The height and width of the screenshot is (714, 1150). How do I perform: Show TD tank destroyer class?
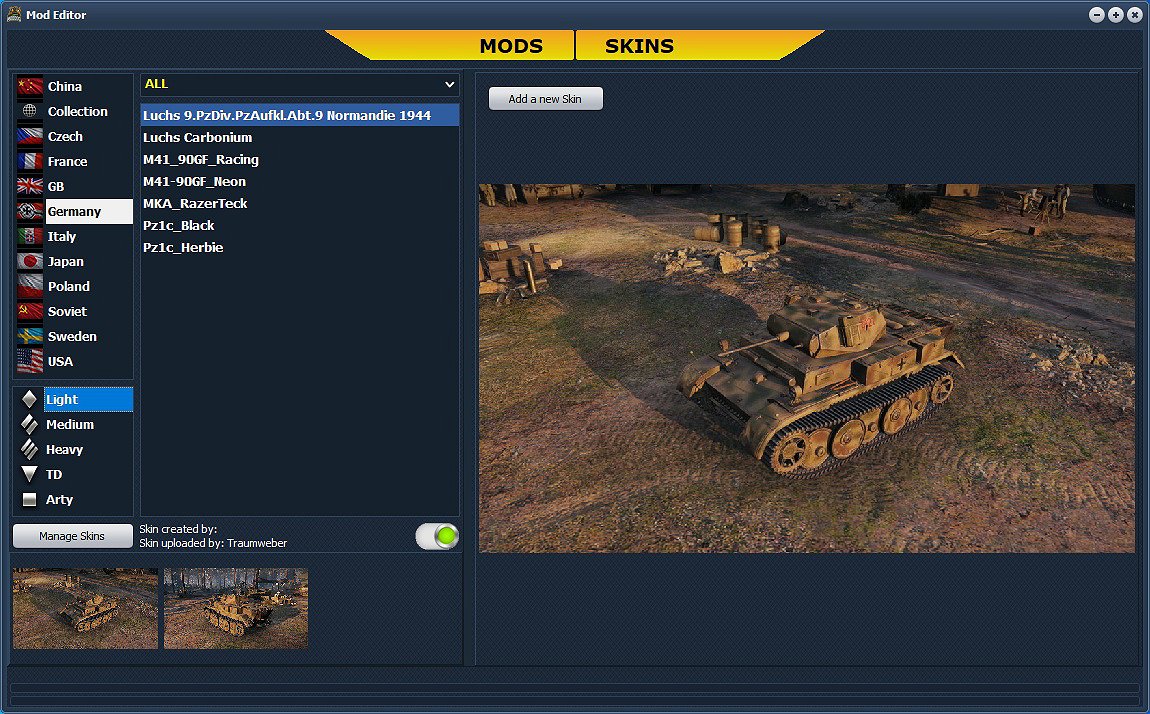54,475
